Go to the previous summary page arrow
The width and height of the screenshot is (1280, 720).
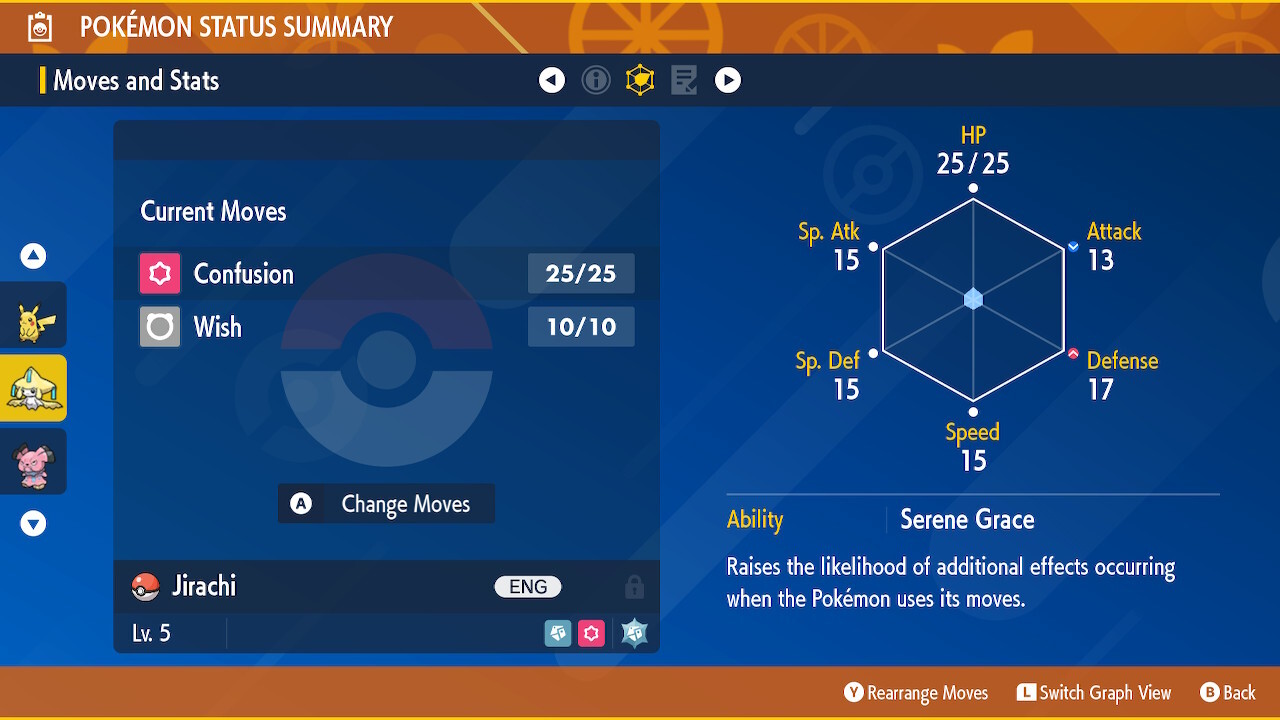coord(552,80)
